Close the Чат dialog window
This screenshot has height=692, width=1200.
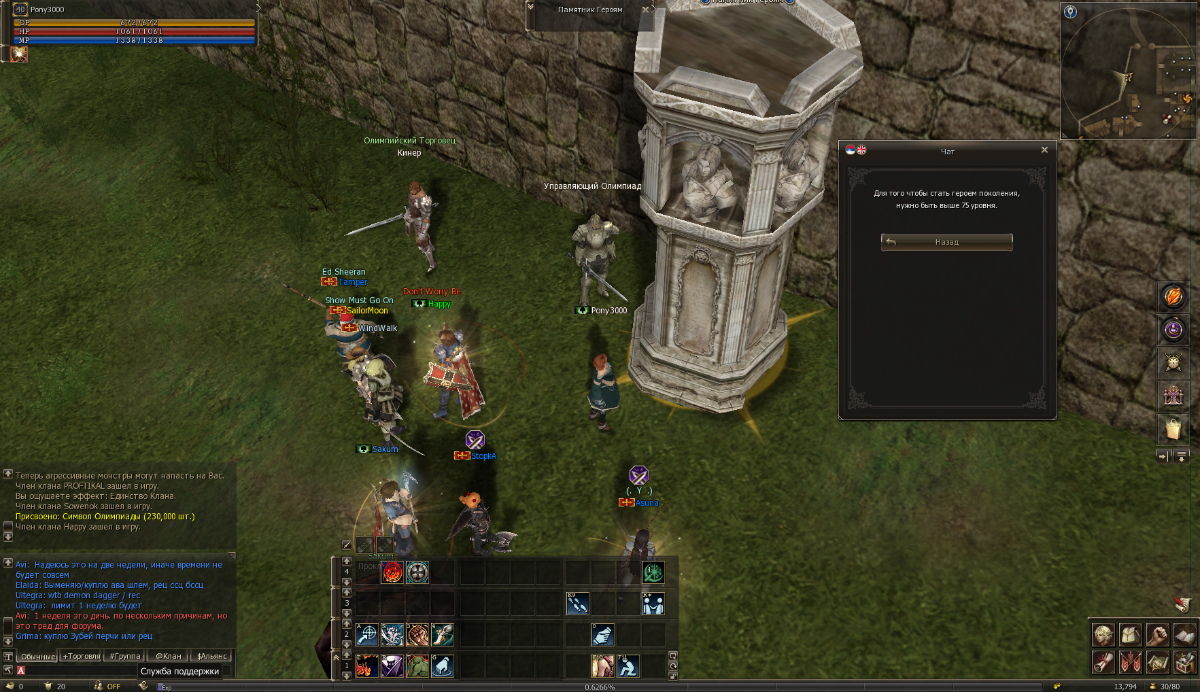(1044, 150)
